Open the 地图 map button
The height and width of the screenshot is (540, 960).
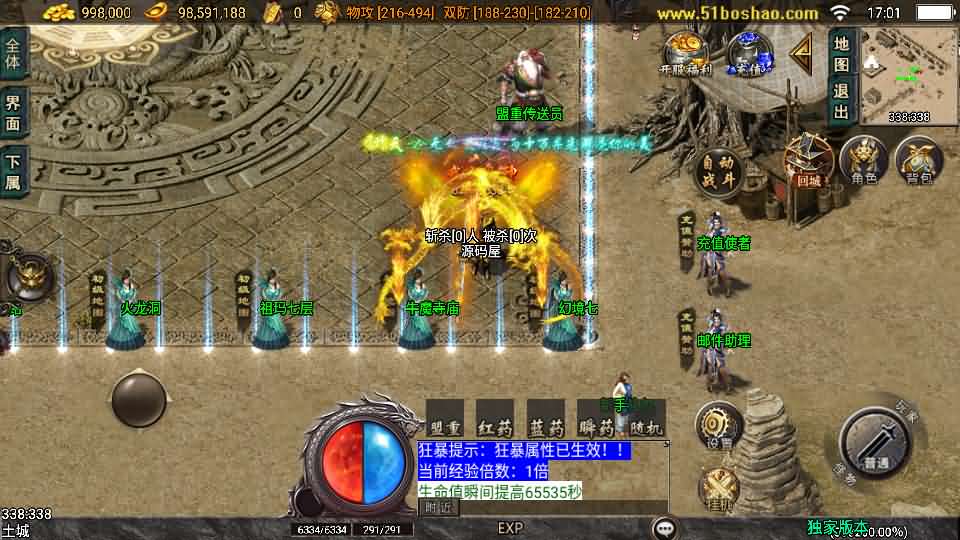click(x=842, y=54)
